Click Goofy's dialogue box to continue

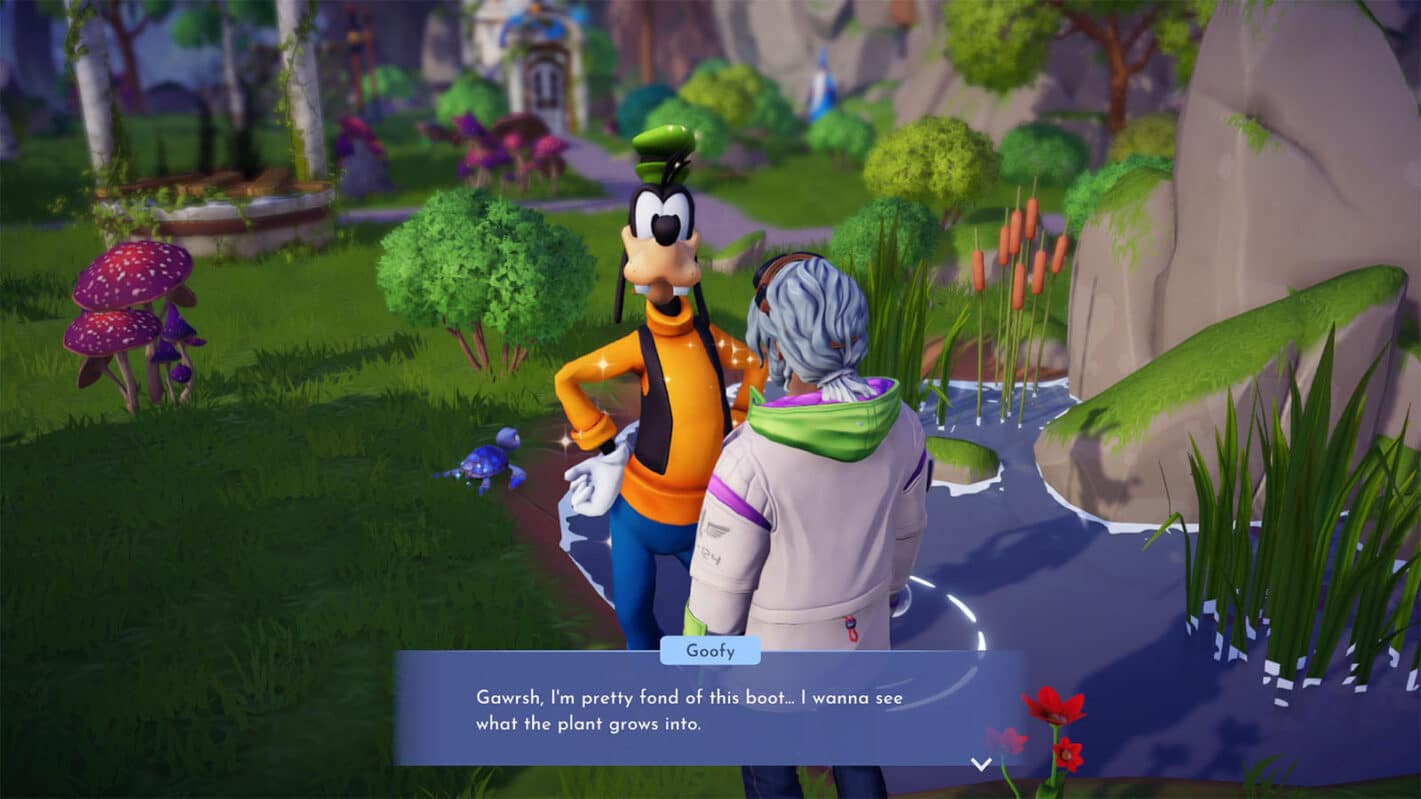click(x=708, y=709)
